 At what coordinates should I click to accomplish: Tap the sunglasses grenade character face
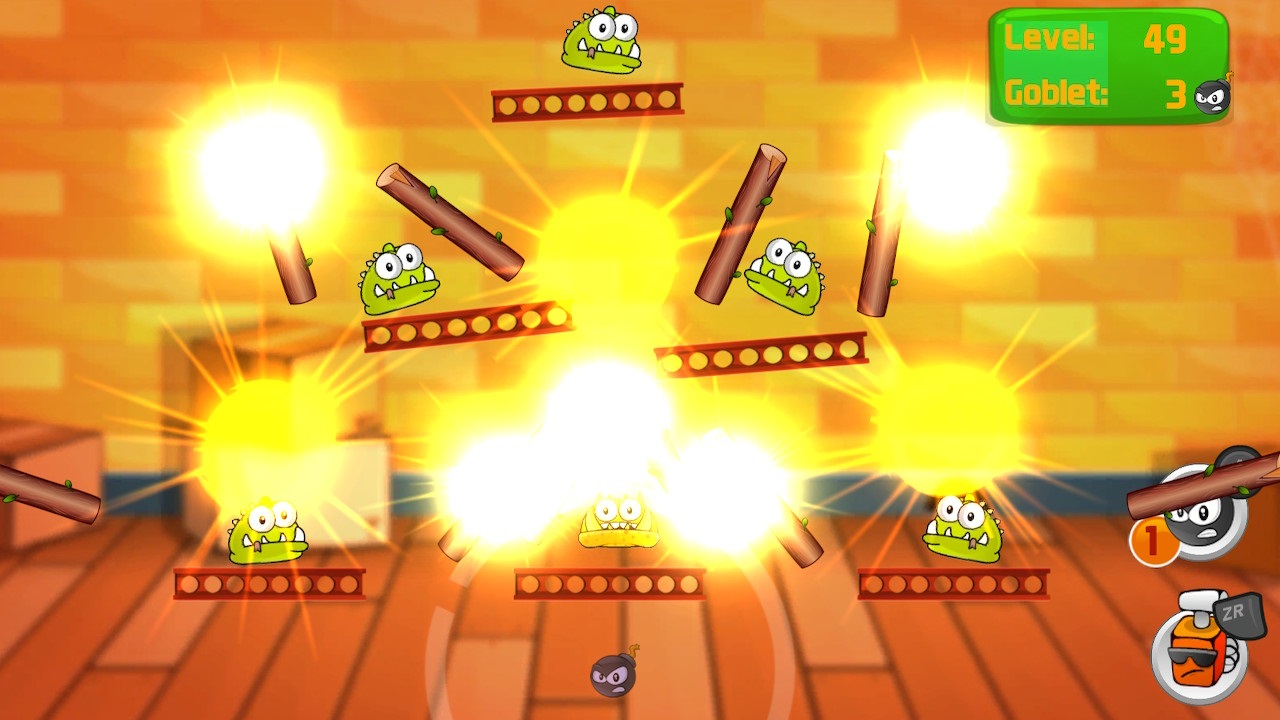point(1193,648)
